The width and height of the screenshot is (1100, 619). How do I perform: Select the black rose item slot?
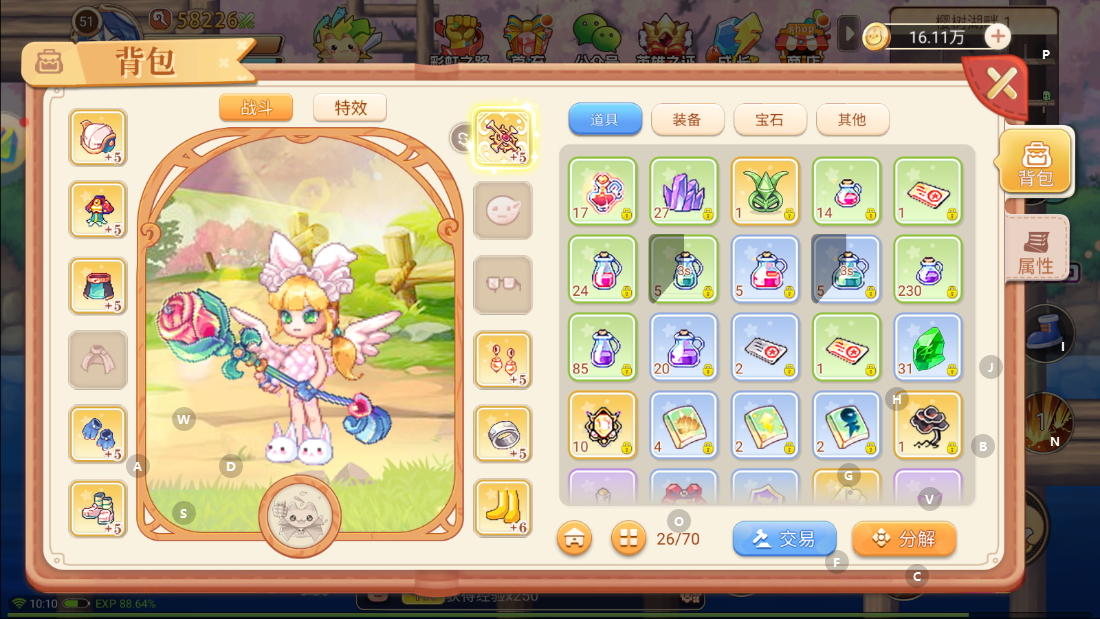[928, 424]
